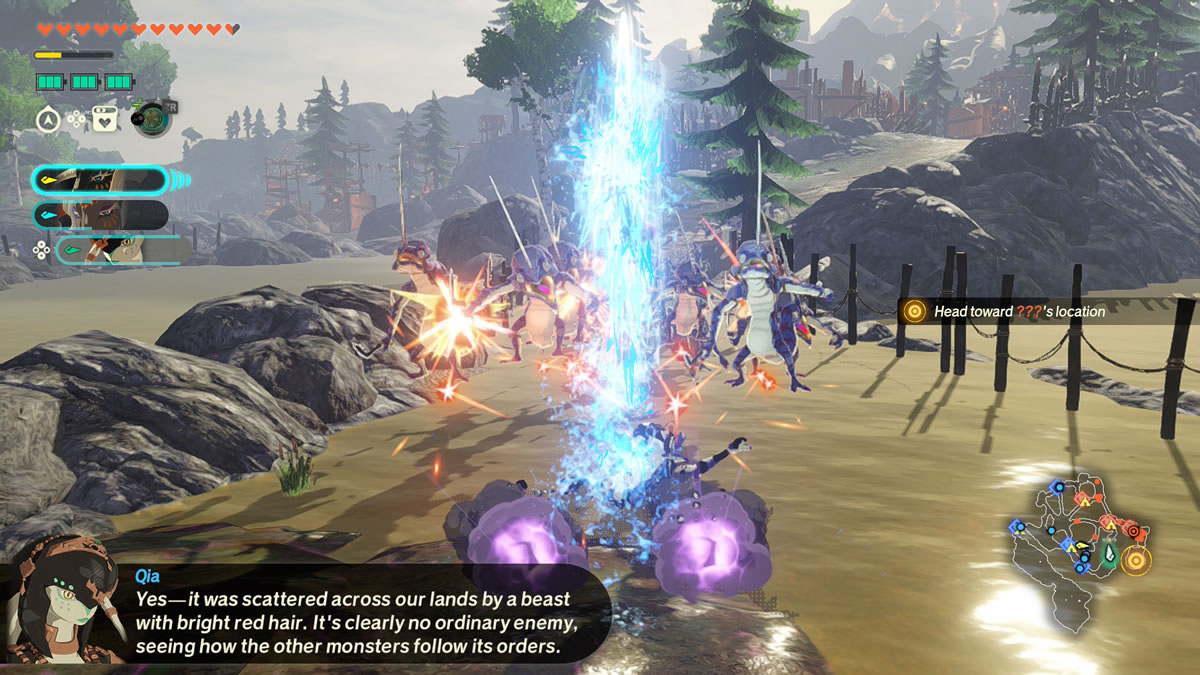Screen dimensions: 1200x675
Task: Choose the third character portrait bar
Action: click(x=122, y=249)
